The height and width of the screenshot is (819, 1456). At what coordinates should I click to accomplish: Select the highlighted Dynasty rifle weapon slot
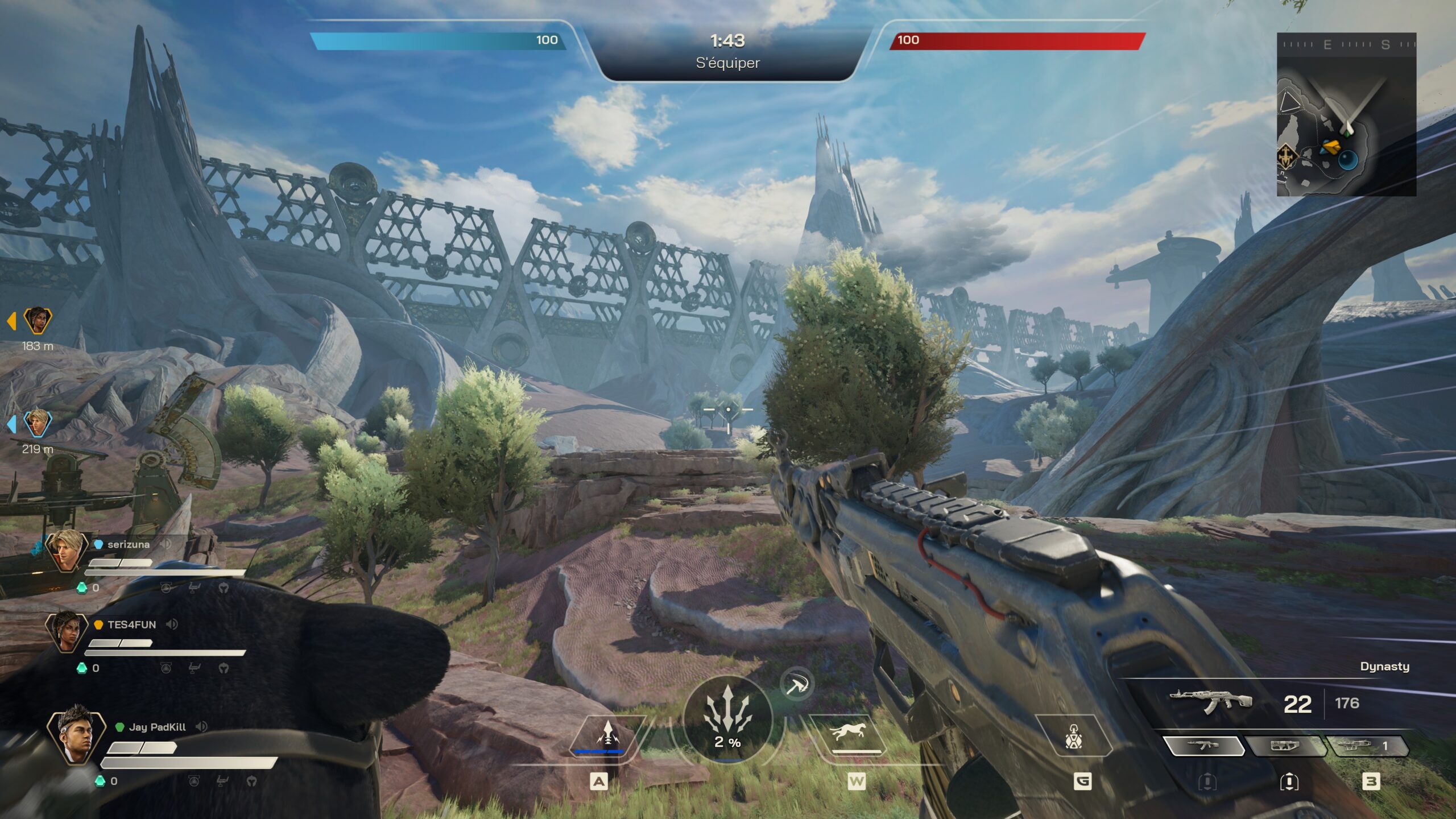[x=1203, y=746]
